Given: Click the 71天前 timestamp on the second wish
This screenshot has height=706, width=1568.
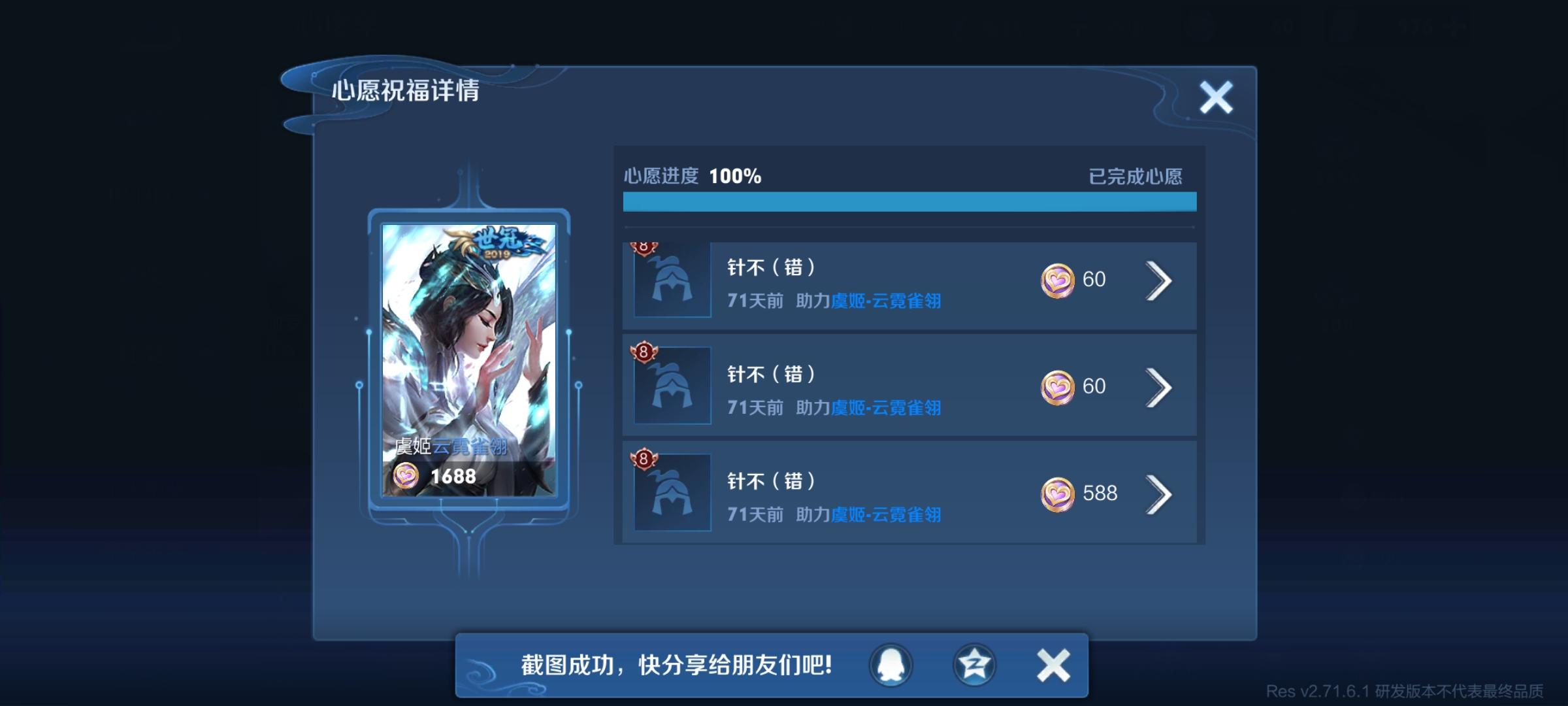Looking at the screenshot, I should 754,408.
